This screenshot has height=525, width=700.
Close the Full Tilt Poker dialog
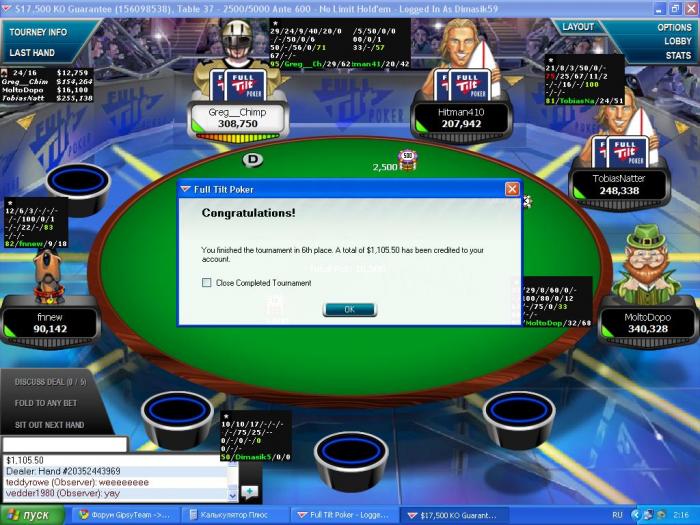512,188
